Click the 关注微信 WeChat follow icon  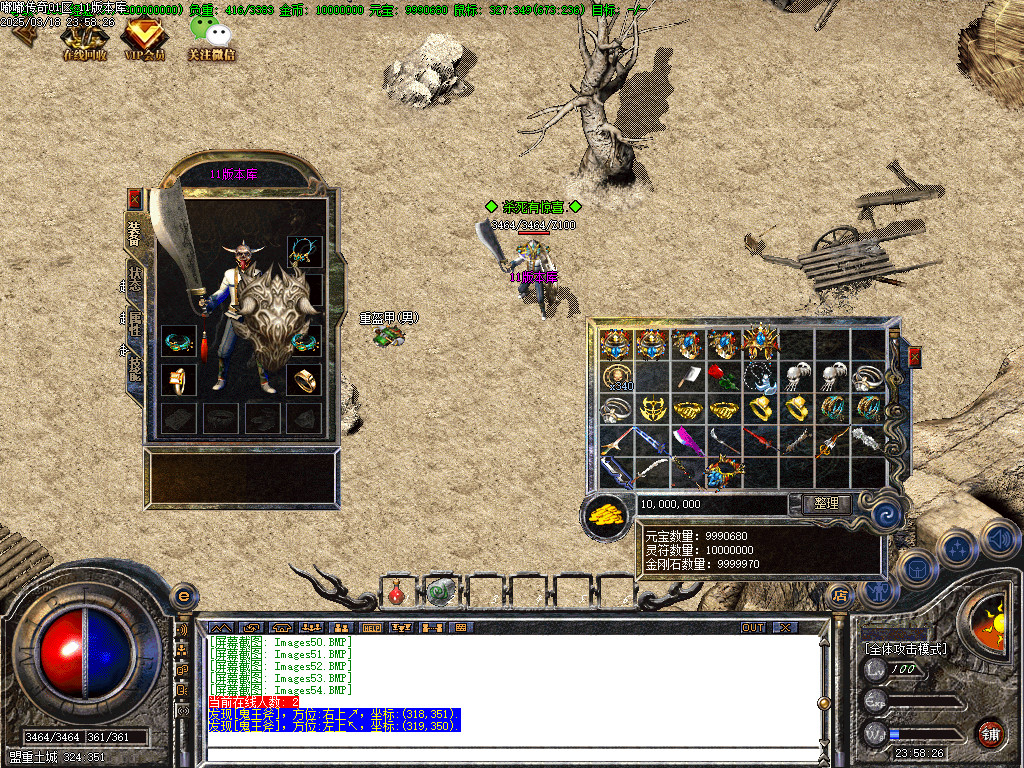tap(211, 40)
